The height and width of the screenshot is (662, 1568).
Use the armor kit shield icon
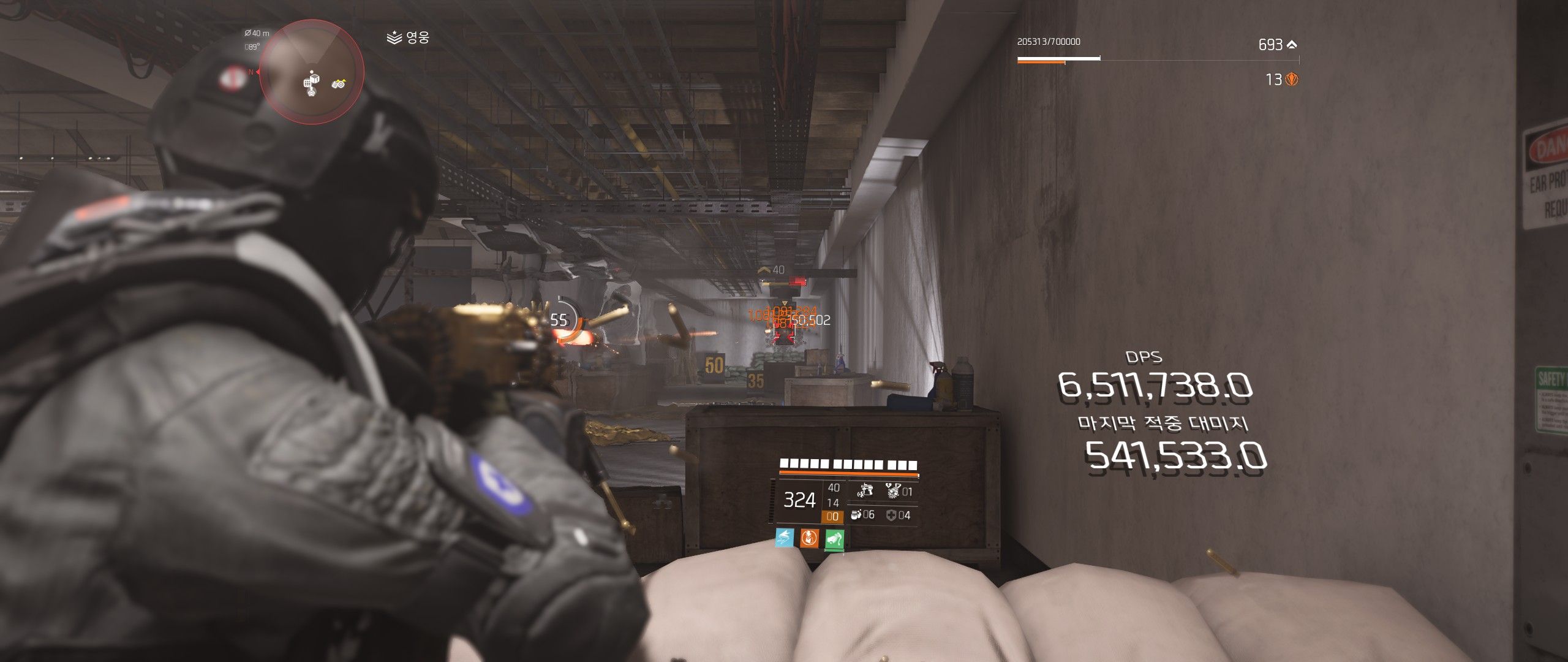point(891,516)
